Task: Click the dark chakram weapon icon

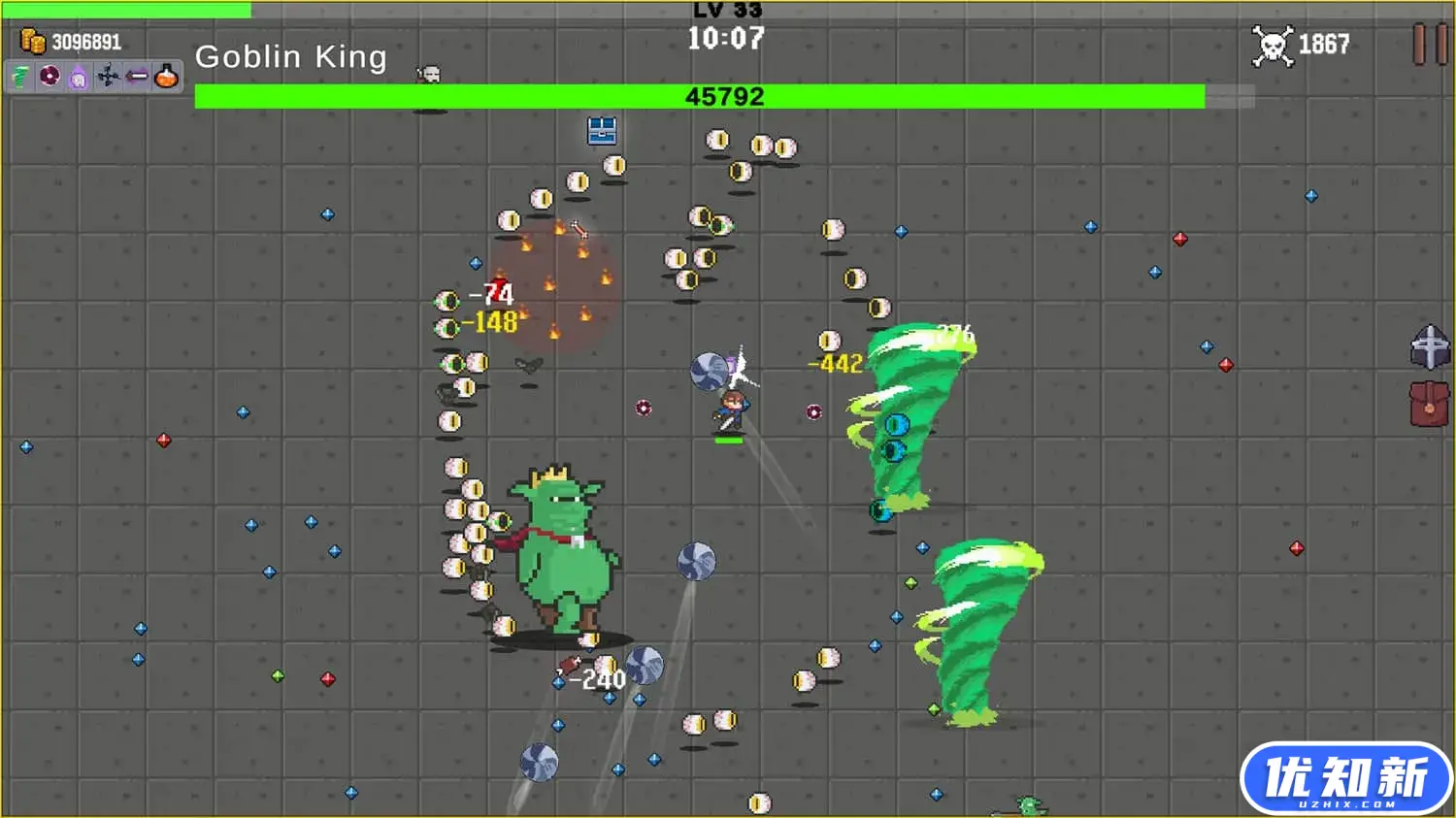Action: tap(48, 77)
